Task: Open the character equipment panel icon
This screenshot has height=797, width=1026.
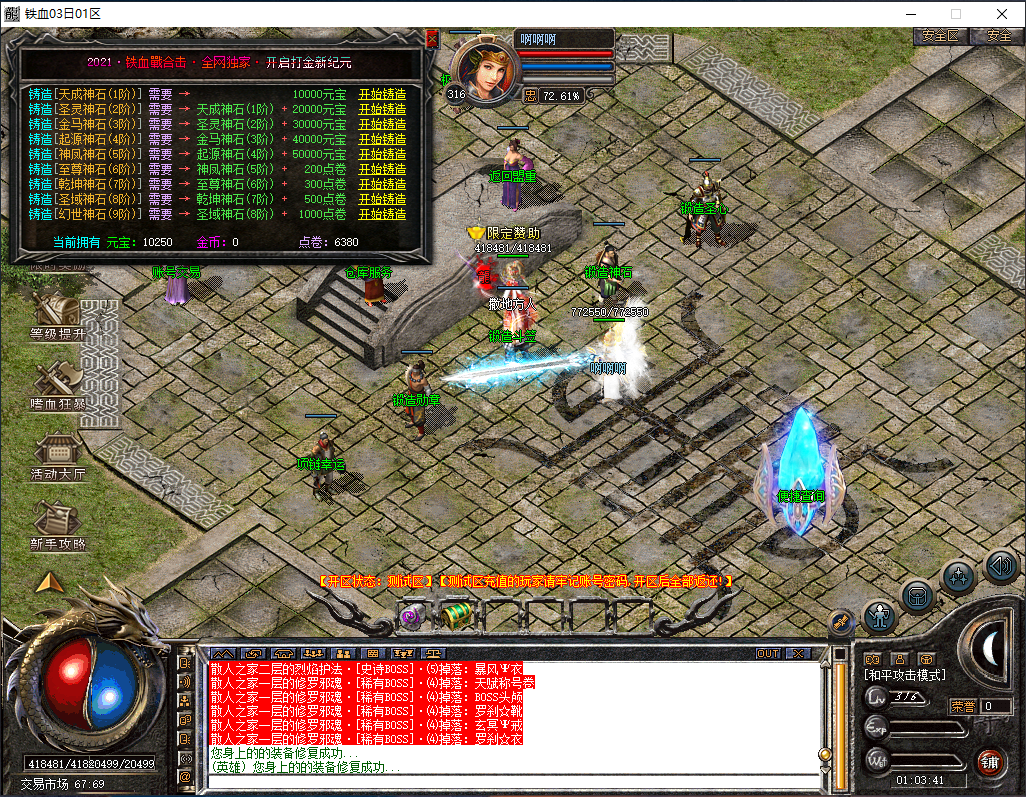Action: click(880, 616)
